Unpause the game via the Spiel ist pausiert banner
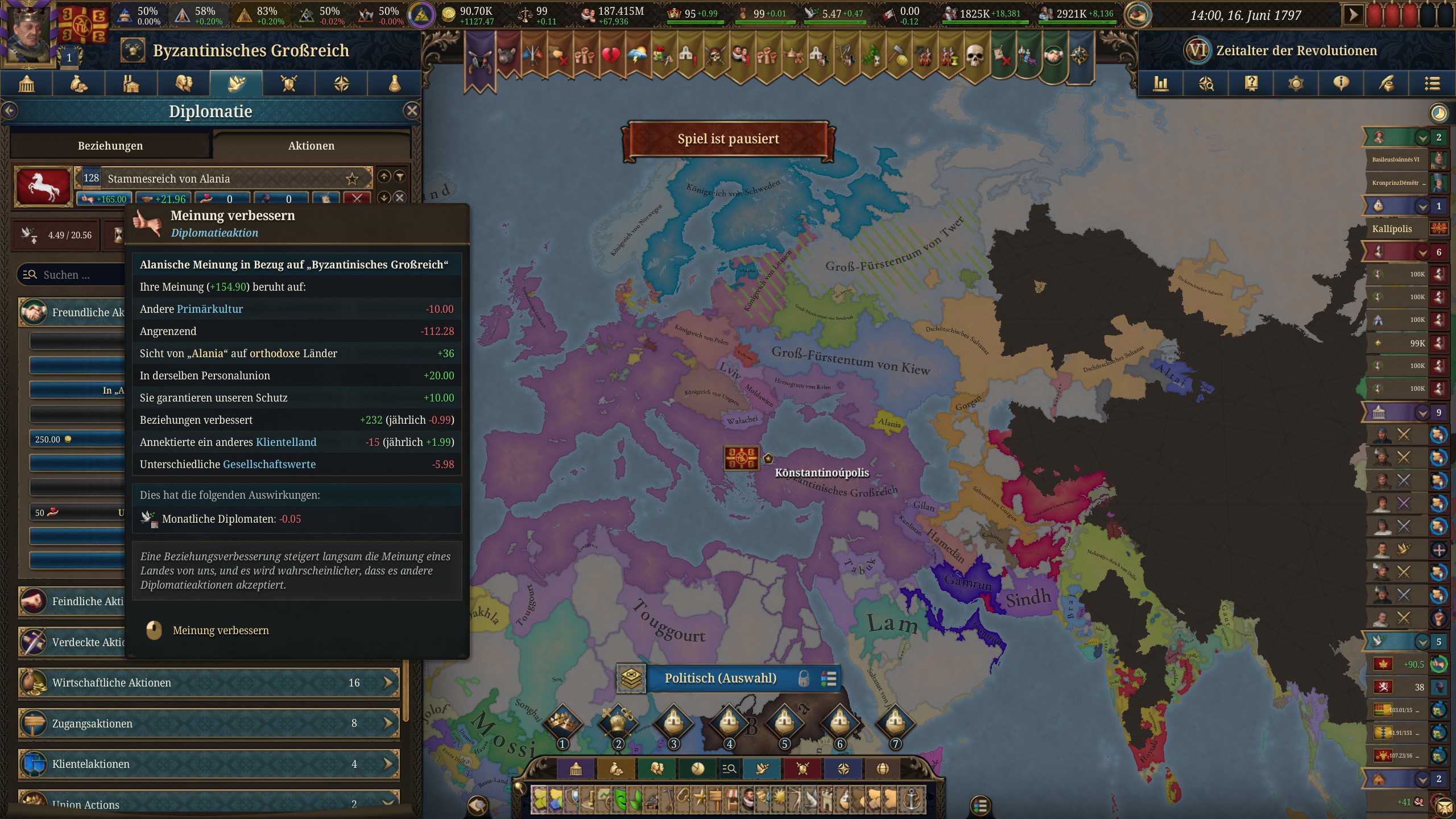 click(729, 138)
